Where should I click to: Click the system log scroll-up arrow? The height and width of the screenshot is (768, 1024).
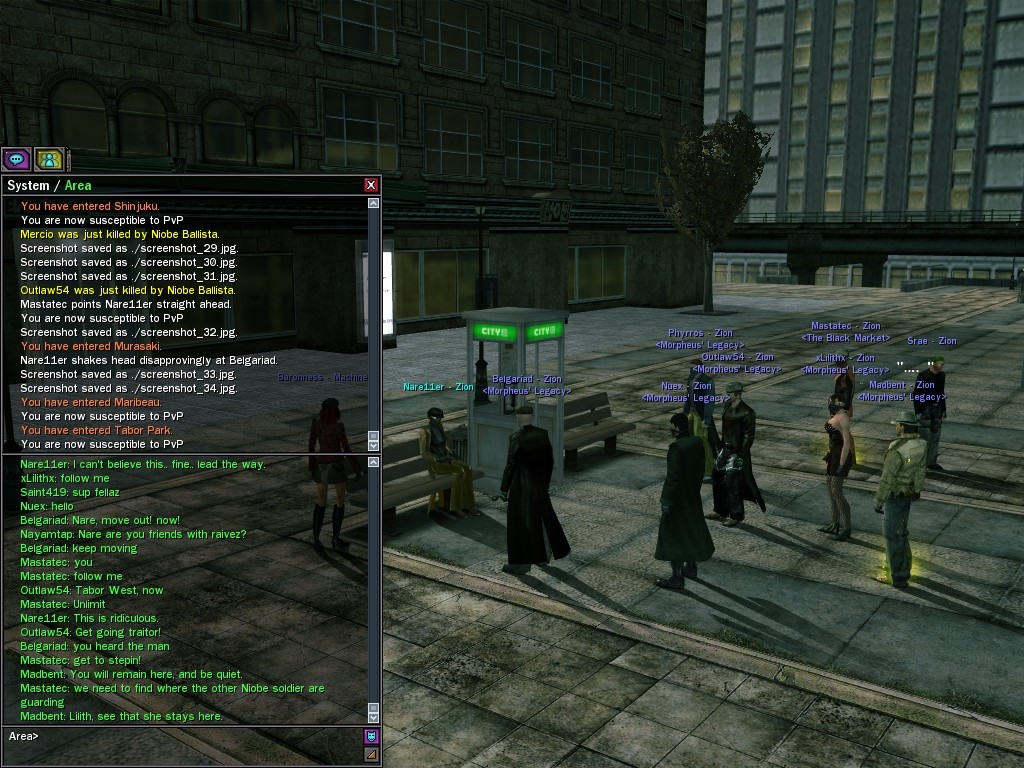click(374, 203)
